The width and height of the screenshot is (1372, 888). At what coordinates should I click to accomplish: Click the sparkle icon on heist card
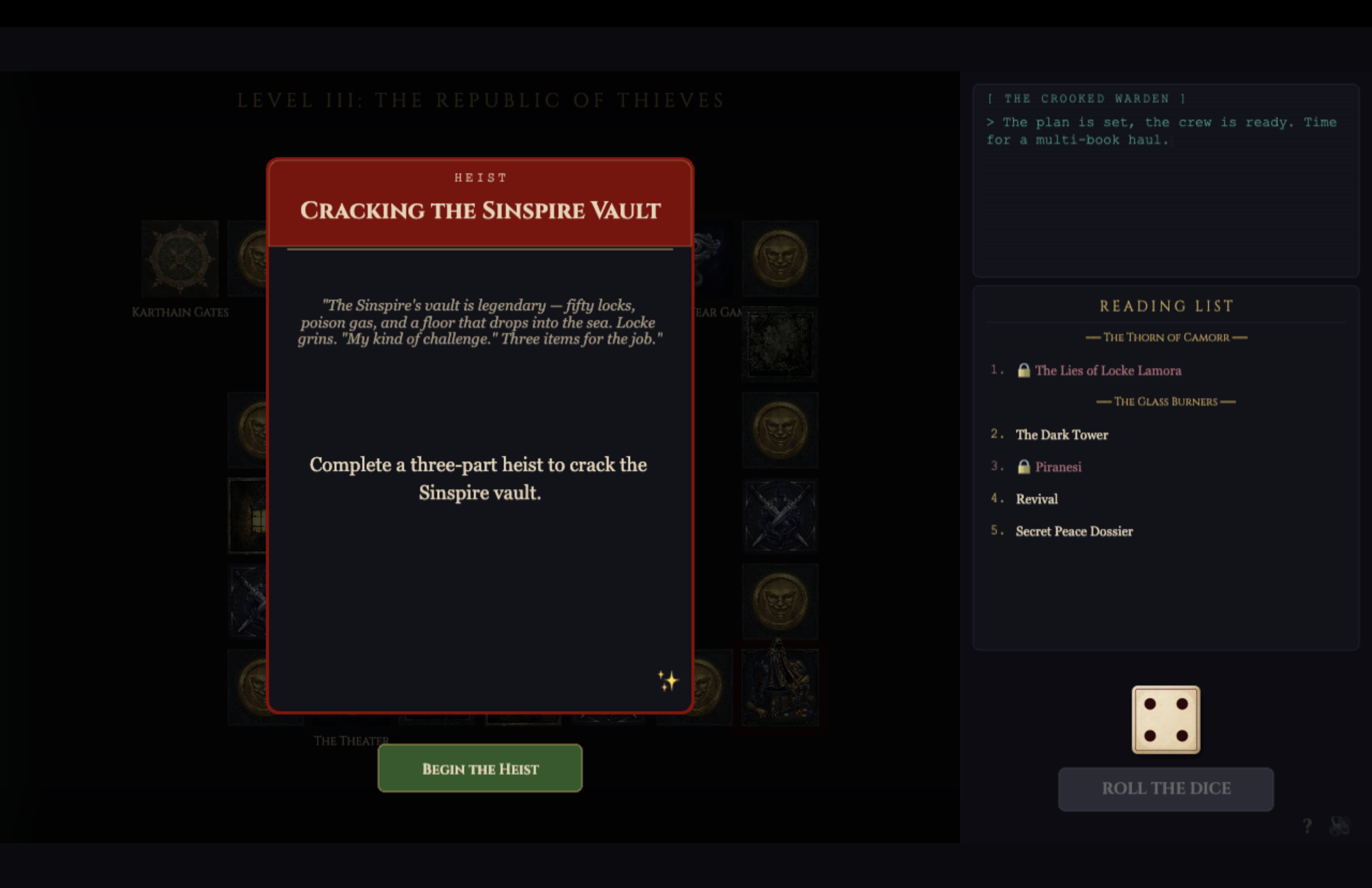click(x=668, y=681)
